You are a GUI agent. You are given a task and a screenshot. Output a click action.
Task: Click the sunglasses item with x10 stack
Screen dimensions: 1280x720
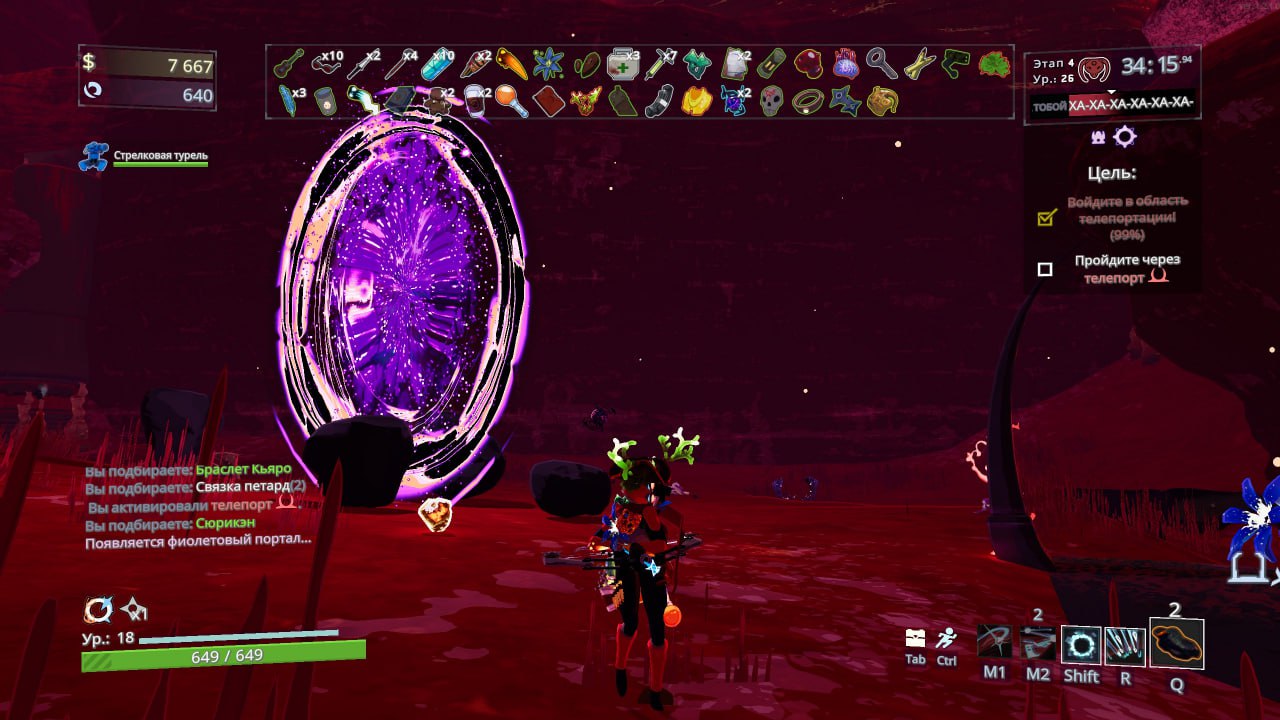pos(325,64)
